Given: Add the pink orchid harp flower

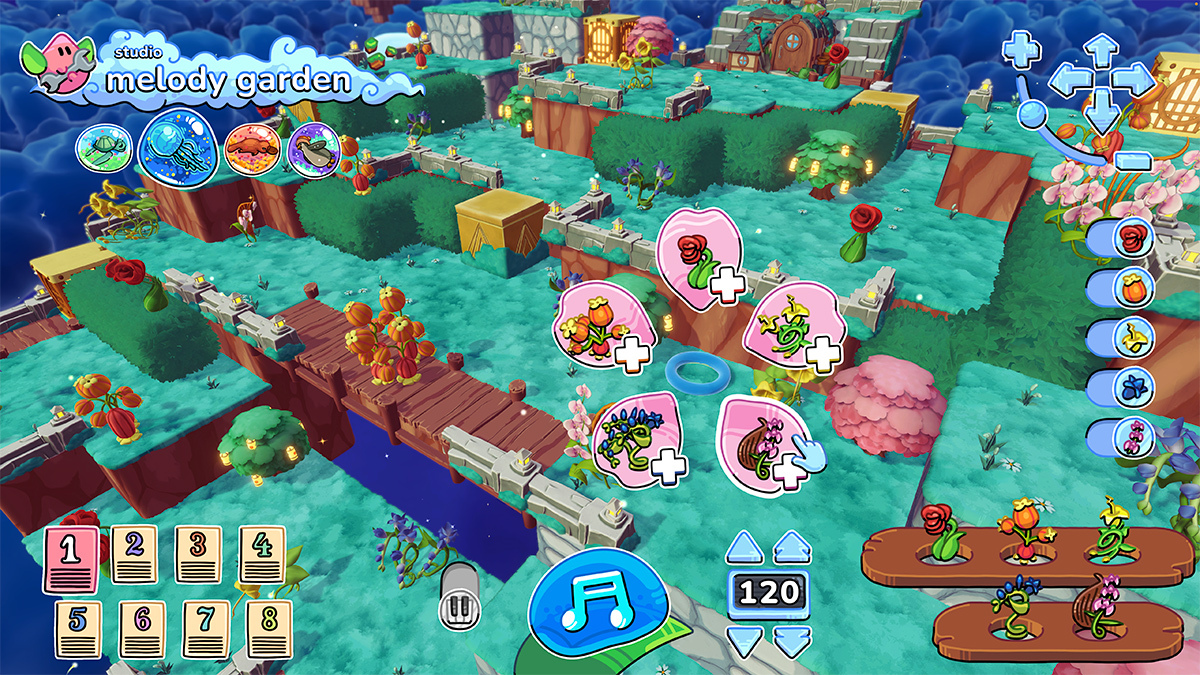Looking at the screenshot, I should [x=765, y=442].
